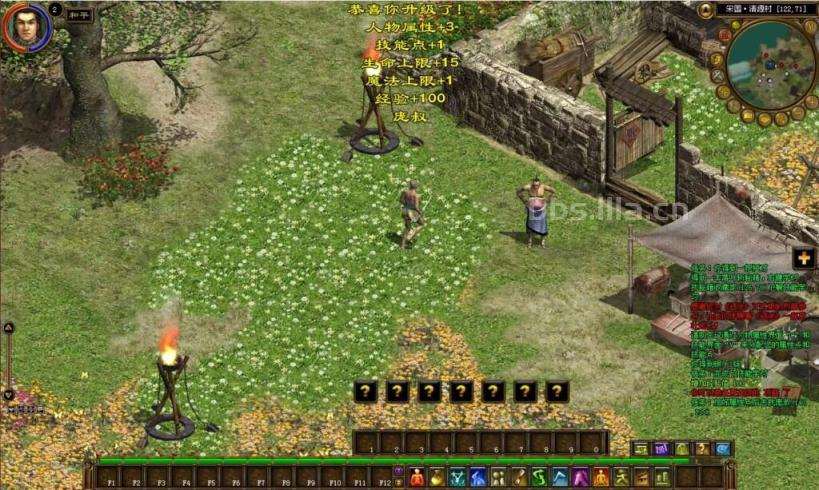
Task: Click the orange seated figure icon
Action: click(x=601, y=476)
